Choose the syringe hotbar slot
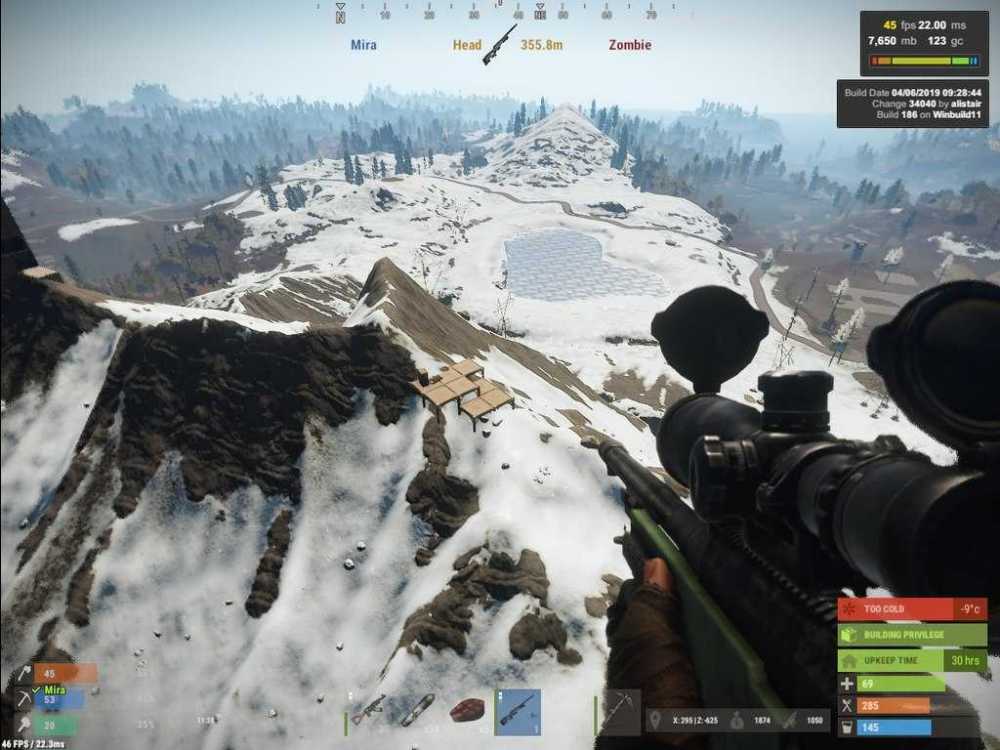 (x=418, y=709)
